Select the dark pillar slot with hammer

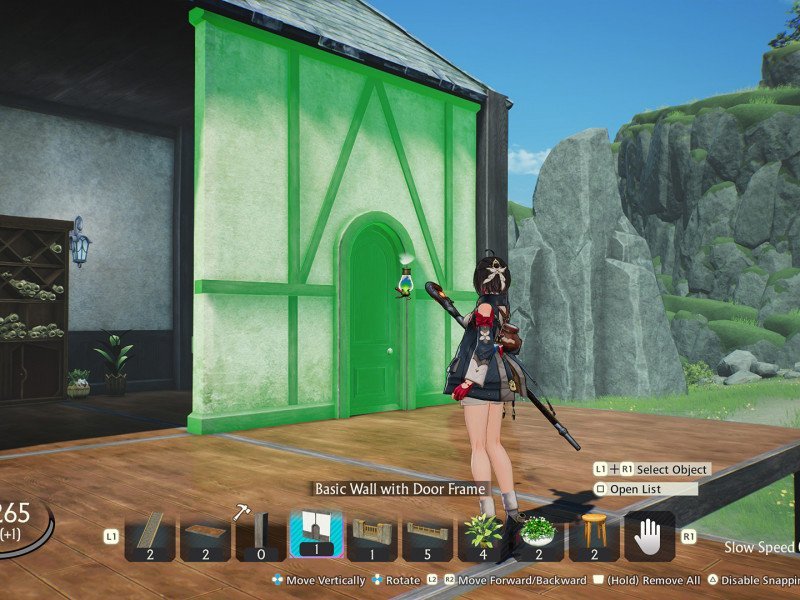261,536
